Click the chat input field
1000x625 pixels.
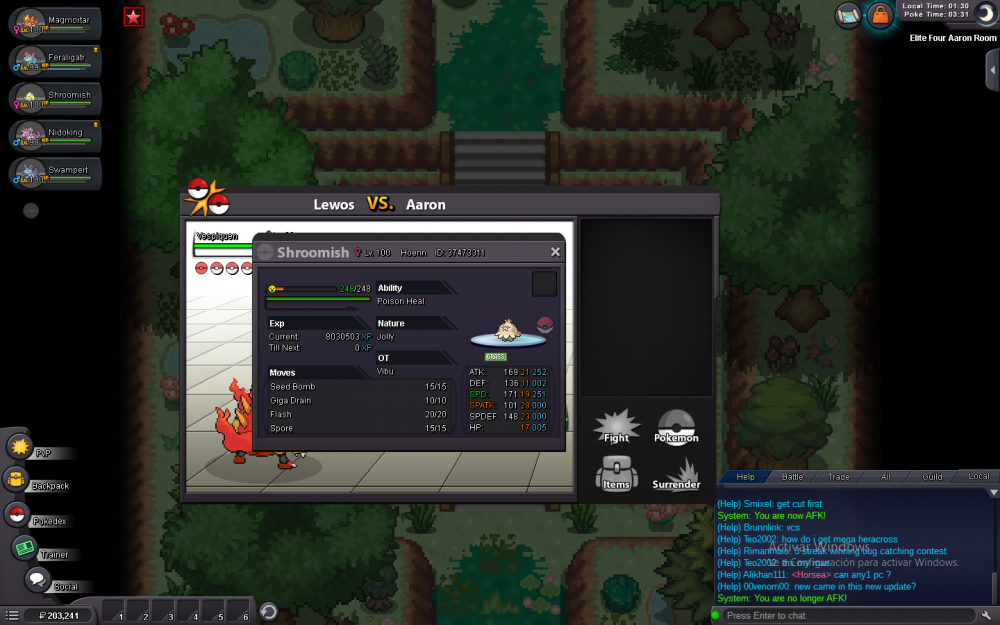(850, 615)
